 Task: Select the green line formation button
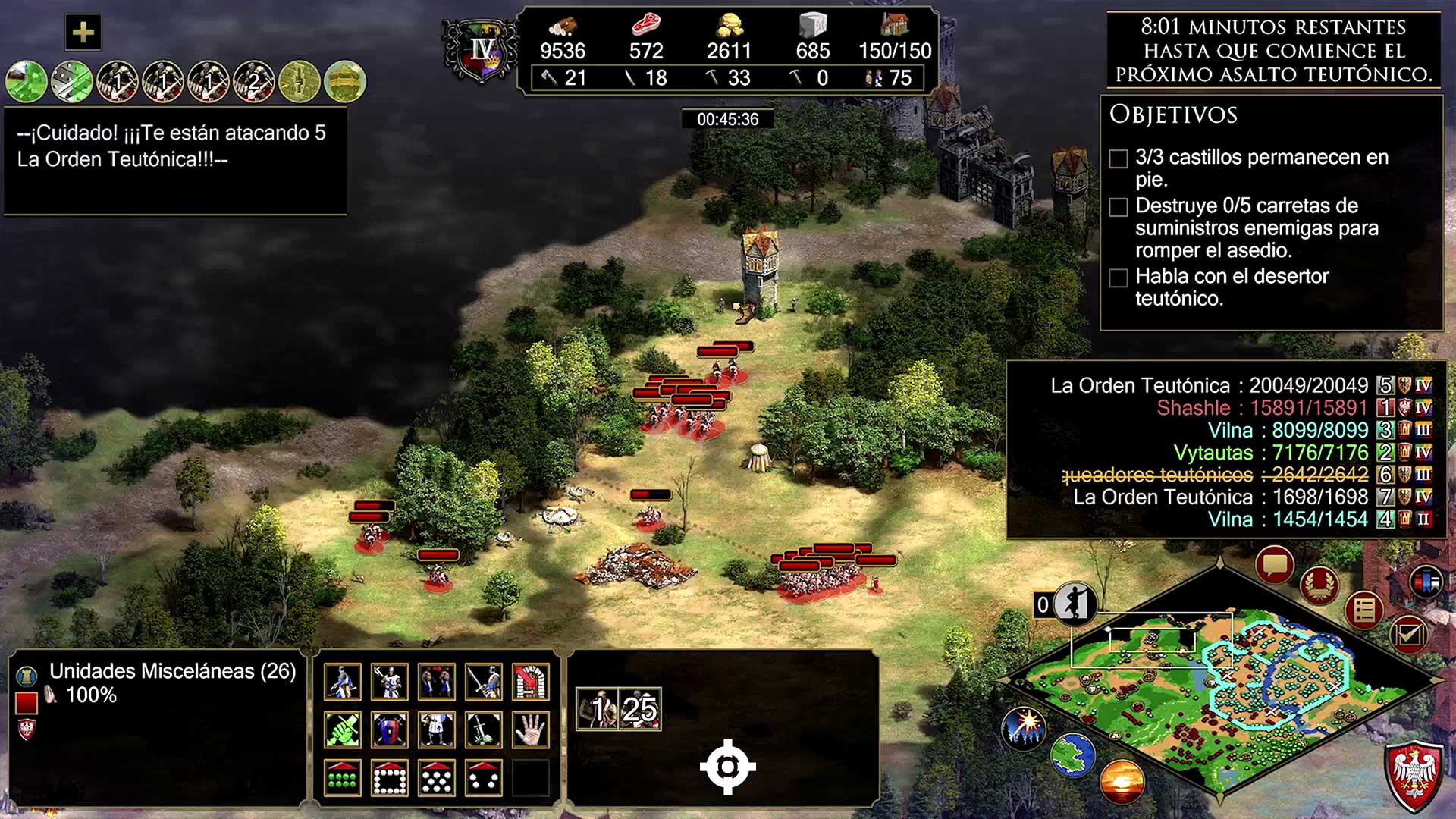pos(342,778)
